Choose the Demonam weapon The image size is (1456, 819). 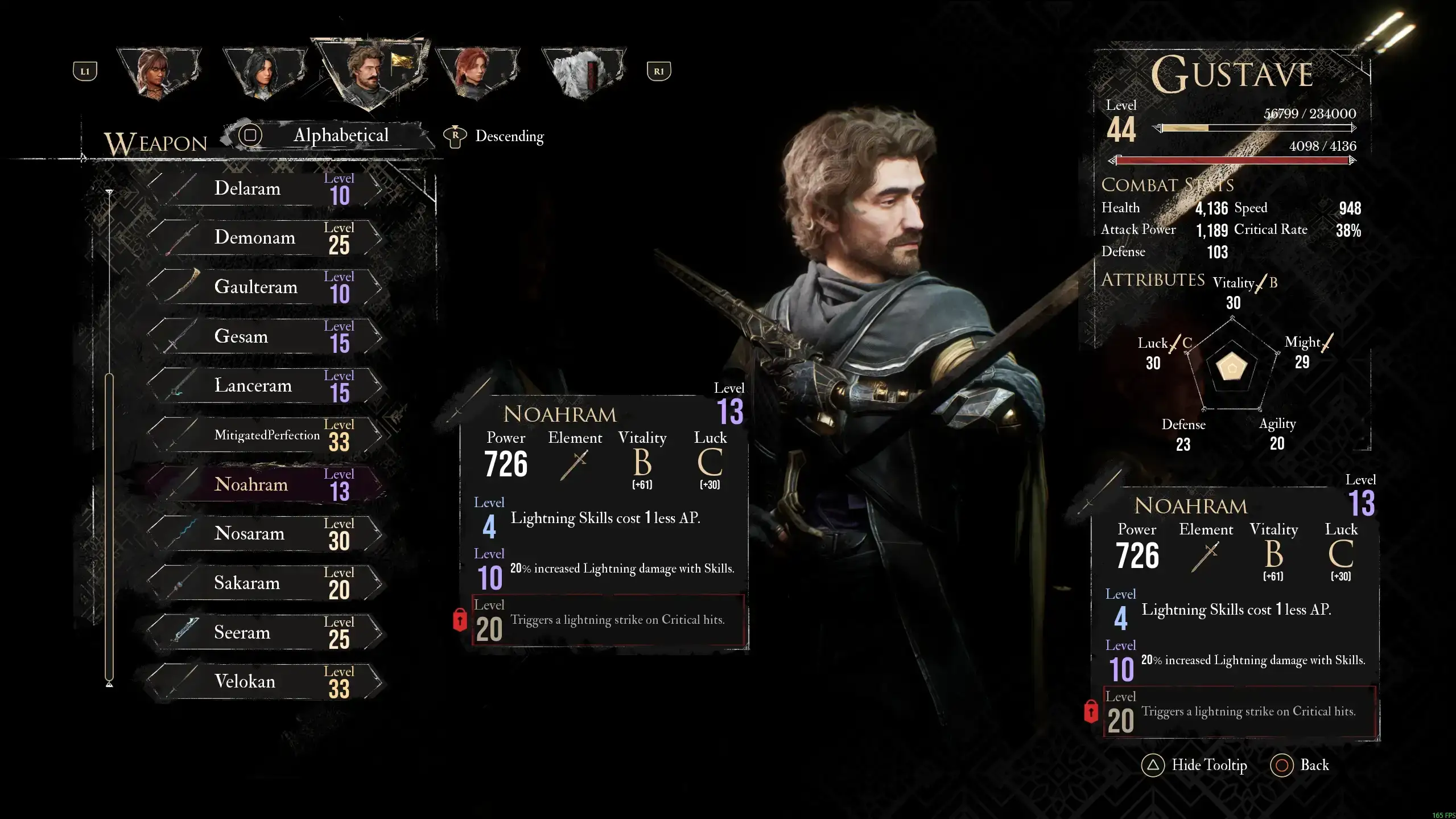click(265, 237)
